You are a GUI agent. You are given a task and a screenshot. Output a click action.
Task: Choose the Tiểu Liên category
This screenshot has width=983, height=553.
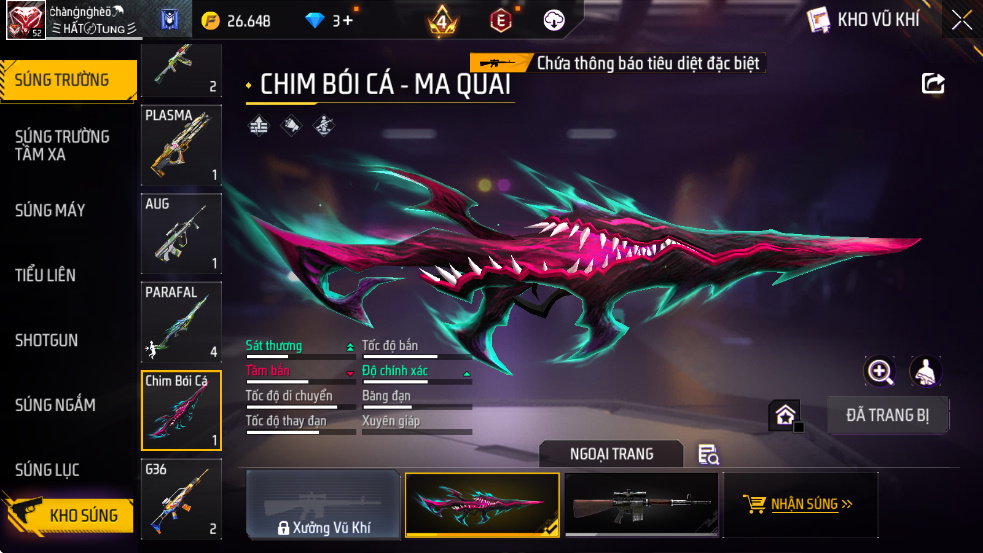[45, 275]
